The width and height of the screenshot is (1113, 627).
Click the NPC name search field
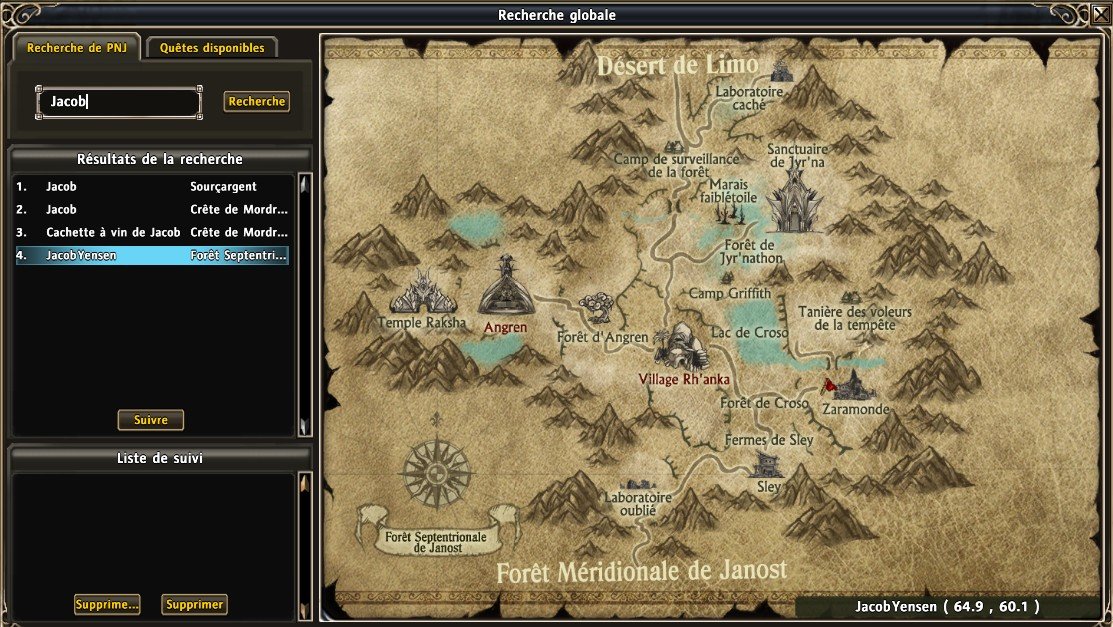pyautogui.click(x=119, y=101)
